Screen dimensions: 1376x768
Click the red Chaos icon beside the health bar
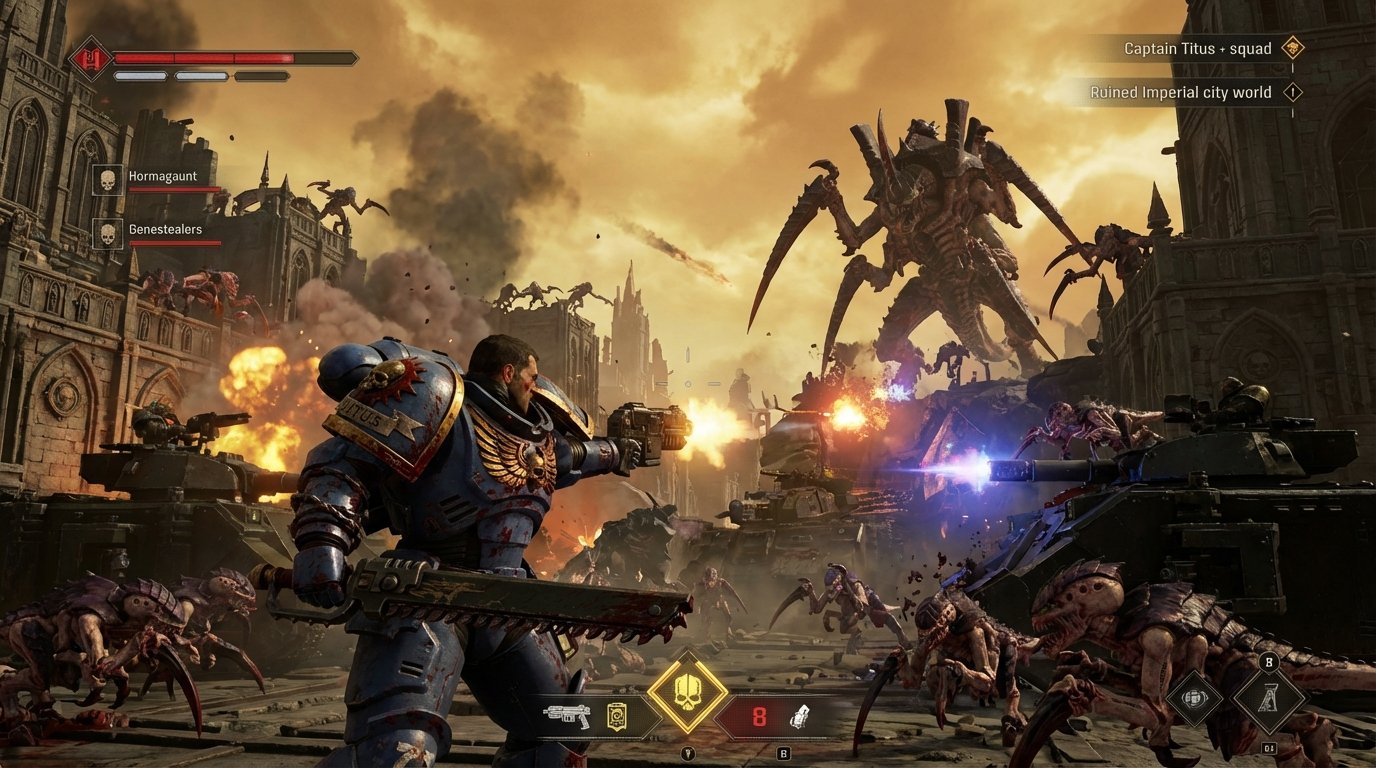point(91,56)
